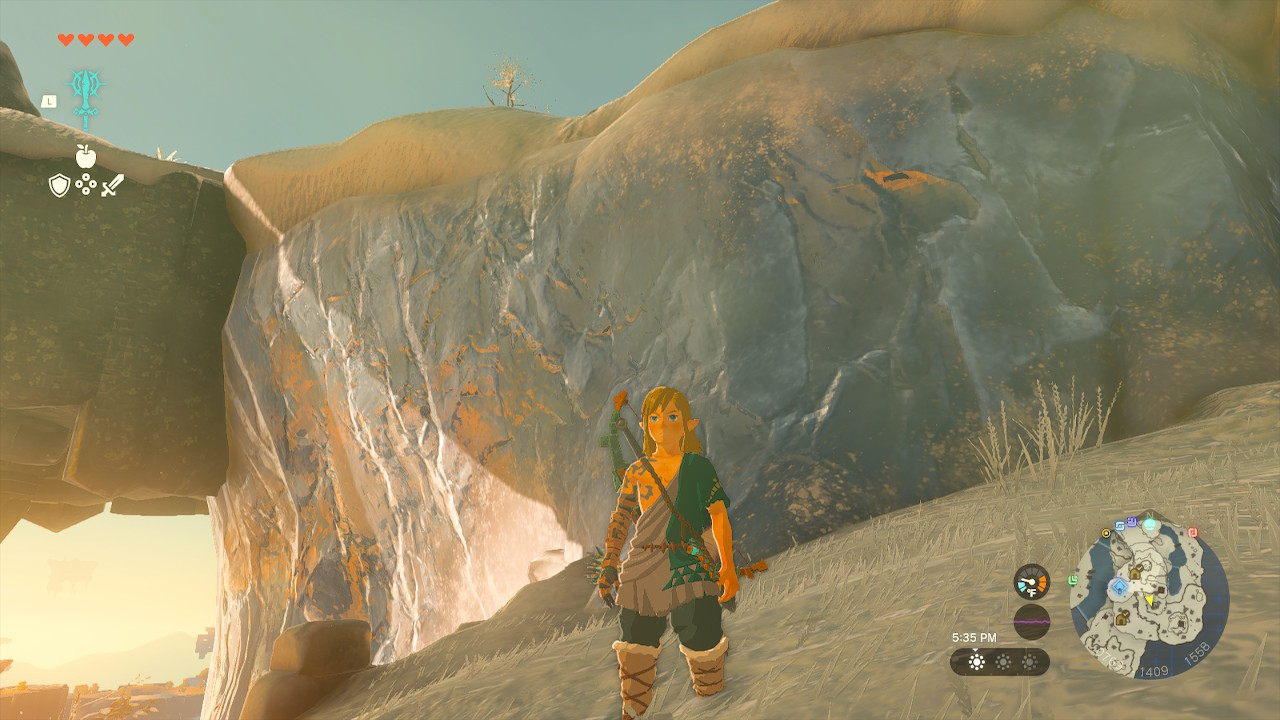Click the first heart in health bar

point(65,40)
